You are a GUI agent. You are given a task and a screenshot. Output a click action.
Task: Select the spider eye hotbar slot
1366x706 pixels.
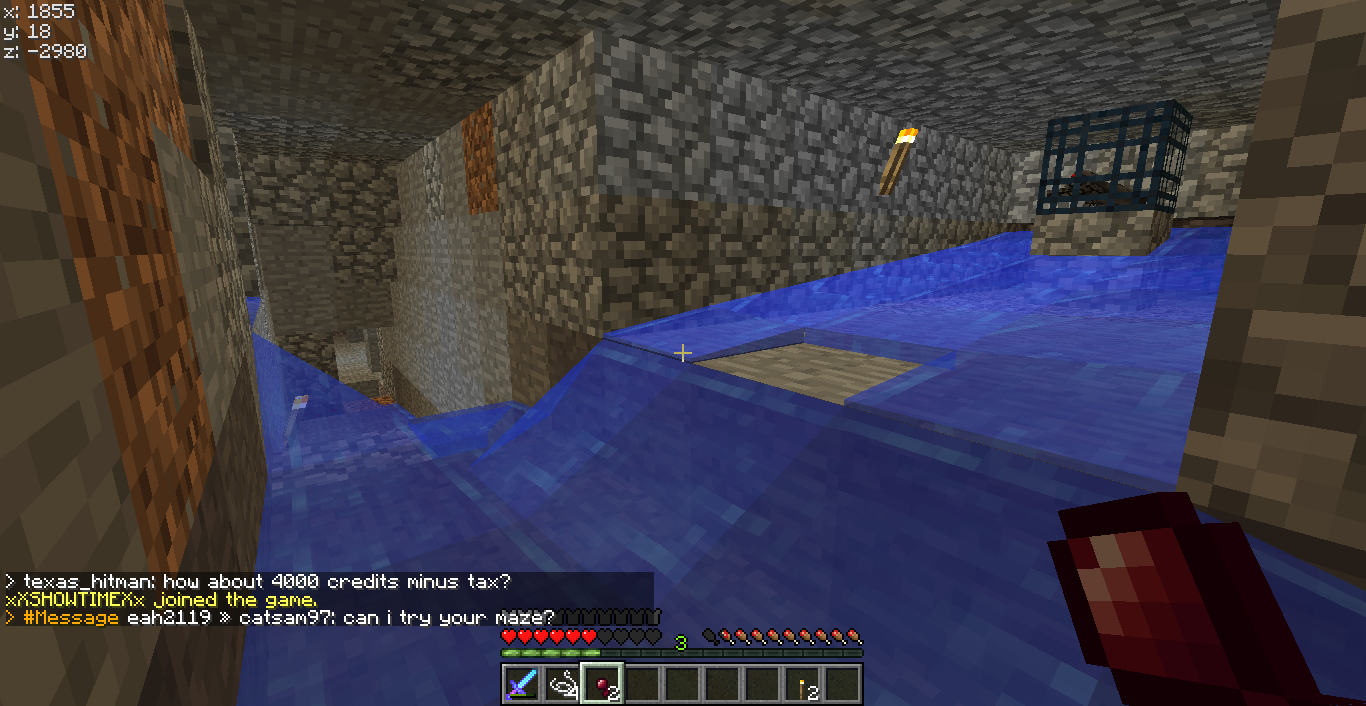tap(602, 685)
